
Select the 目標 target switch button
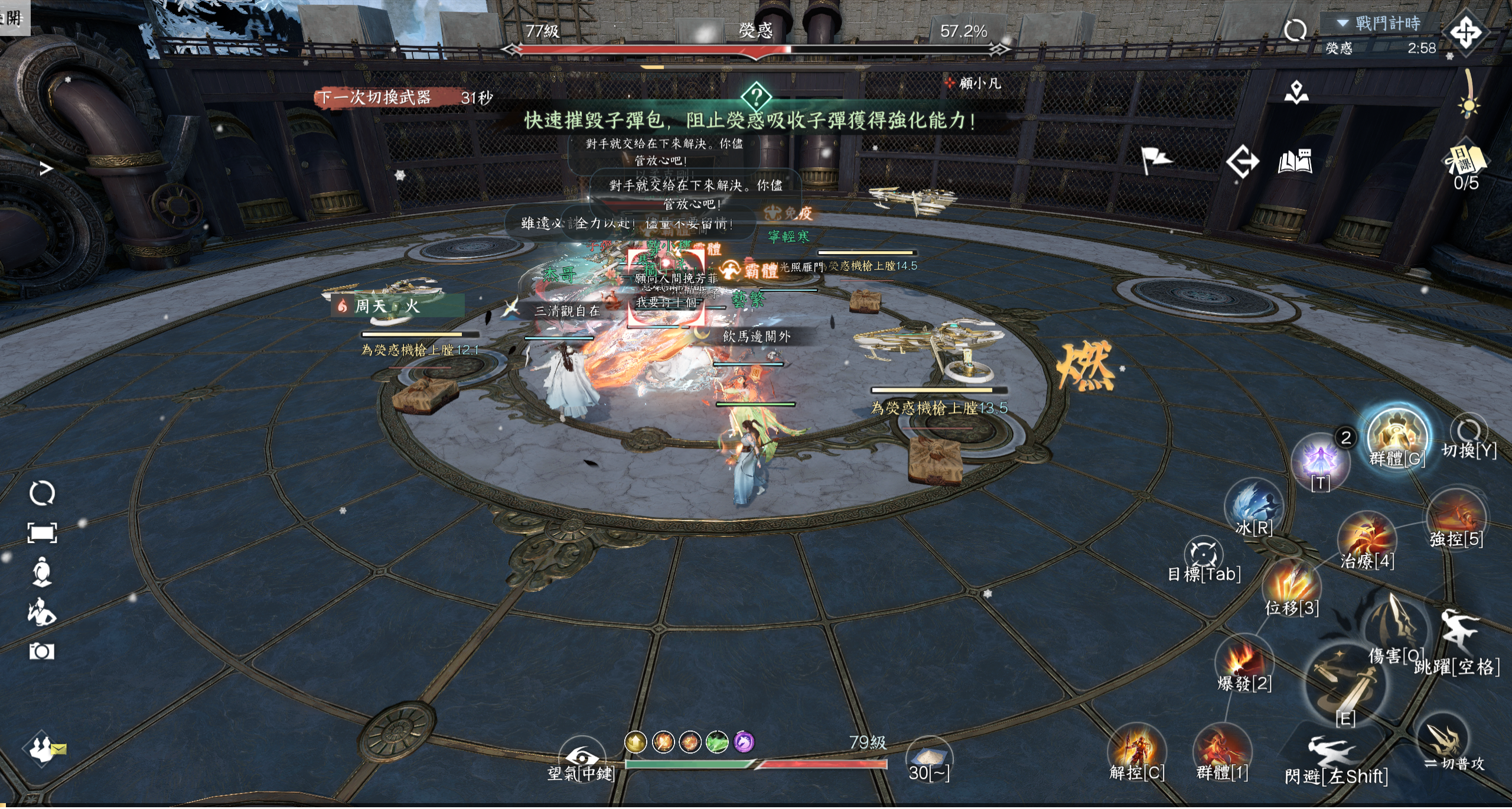coord(1203,553)
